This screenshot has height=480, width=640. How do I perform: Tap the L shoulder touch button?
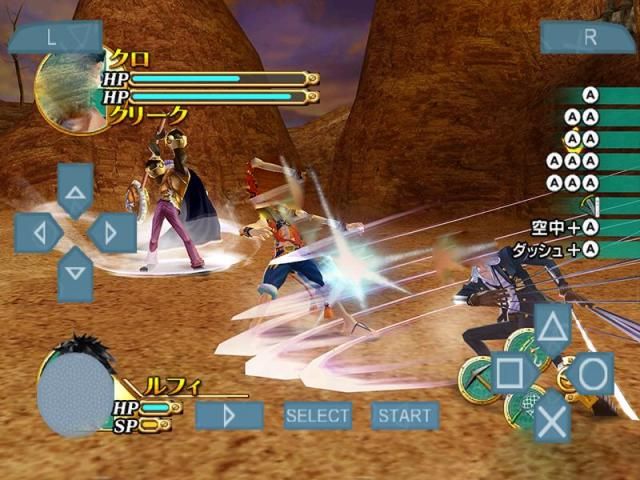[54, 37]
